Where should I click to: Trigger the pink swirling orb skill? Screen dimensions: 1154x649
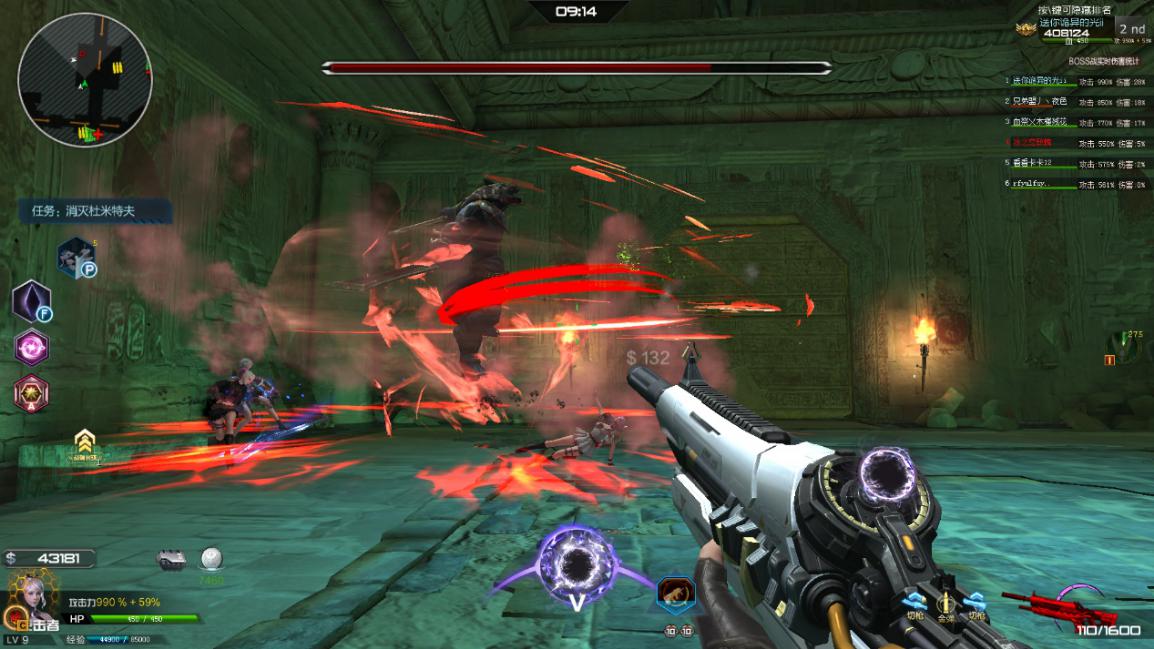(31, 348)
